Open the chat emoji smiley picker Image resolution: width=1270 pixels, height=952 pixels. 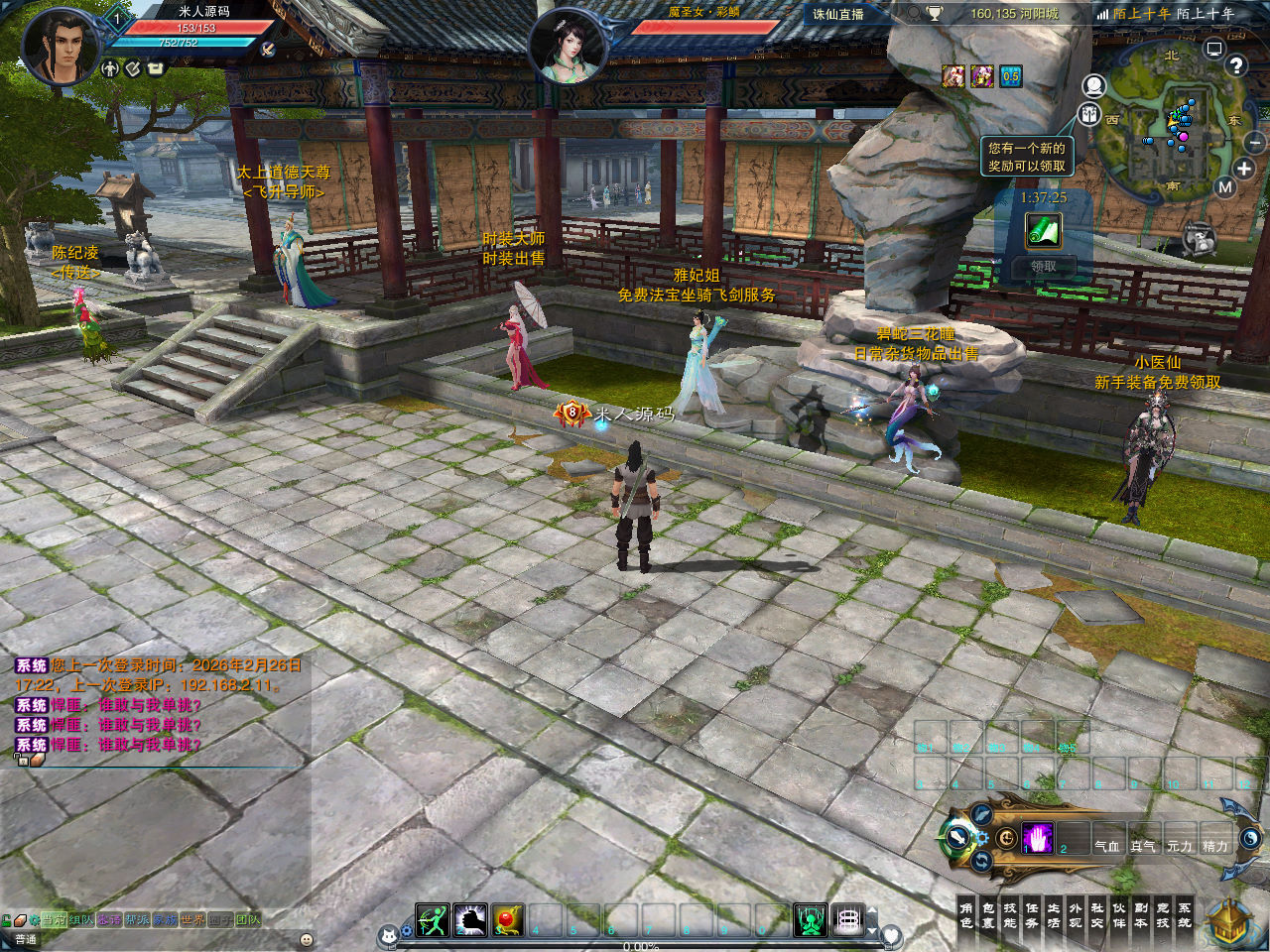point(307,939)
